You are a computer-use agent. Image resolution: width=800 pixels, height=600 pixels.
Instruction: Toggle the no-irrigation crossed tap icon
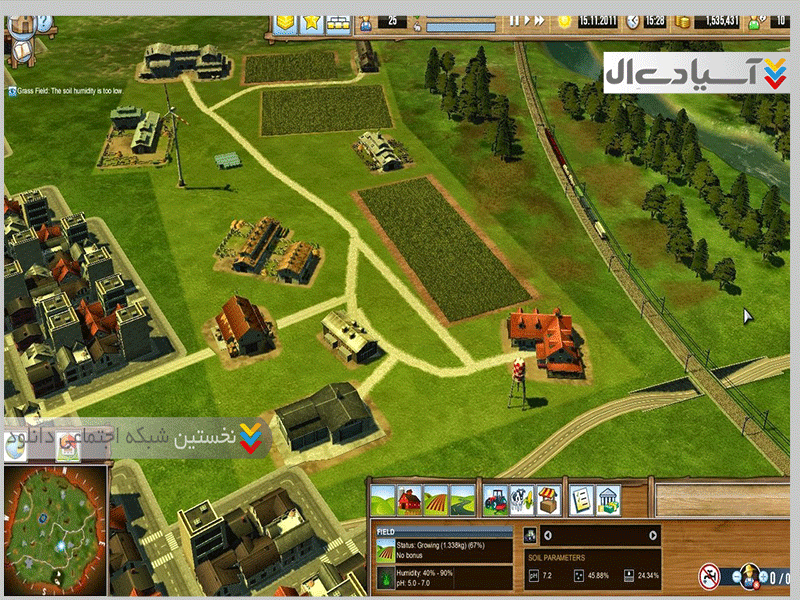pos(710,575)
